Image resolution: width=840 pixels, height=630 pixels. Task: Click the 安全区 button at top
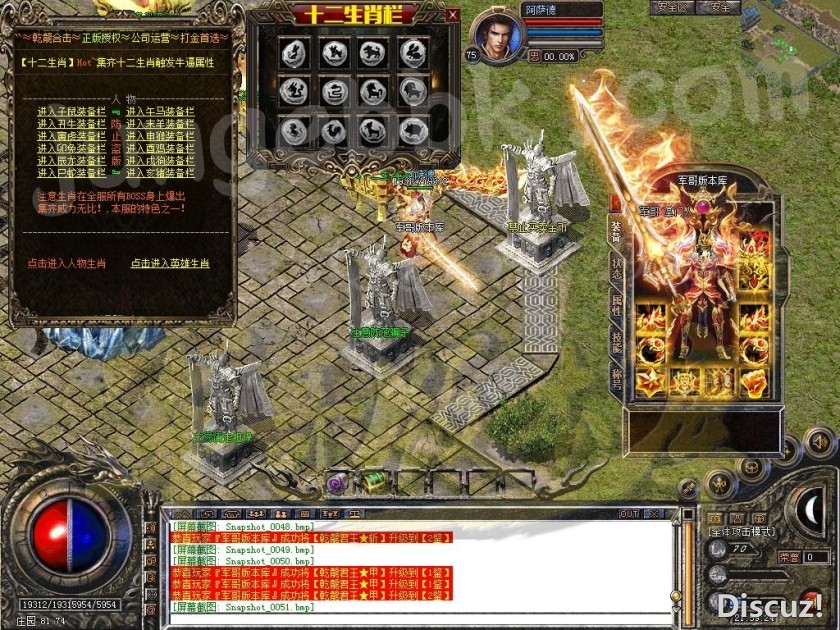[x=672, y=7]
